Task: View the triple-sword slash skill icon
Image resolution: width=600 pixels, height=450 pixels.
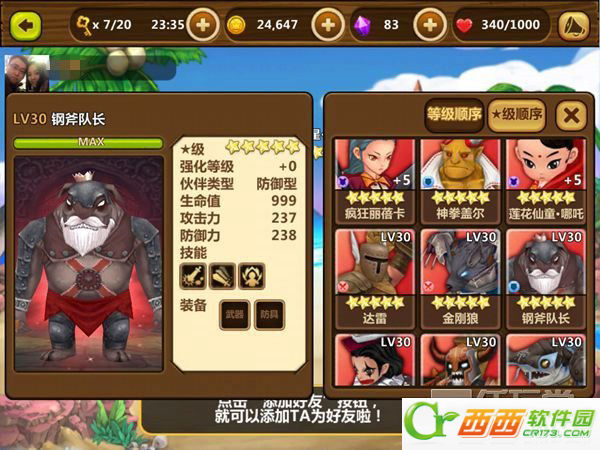Action: click(x=221, y=274)
